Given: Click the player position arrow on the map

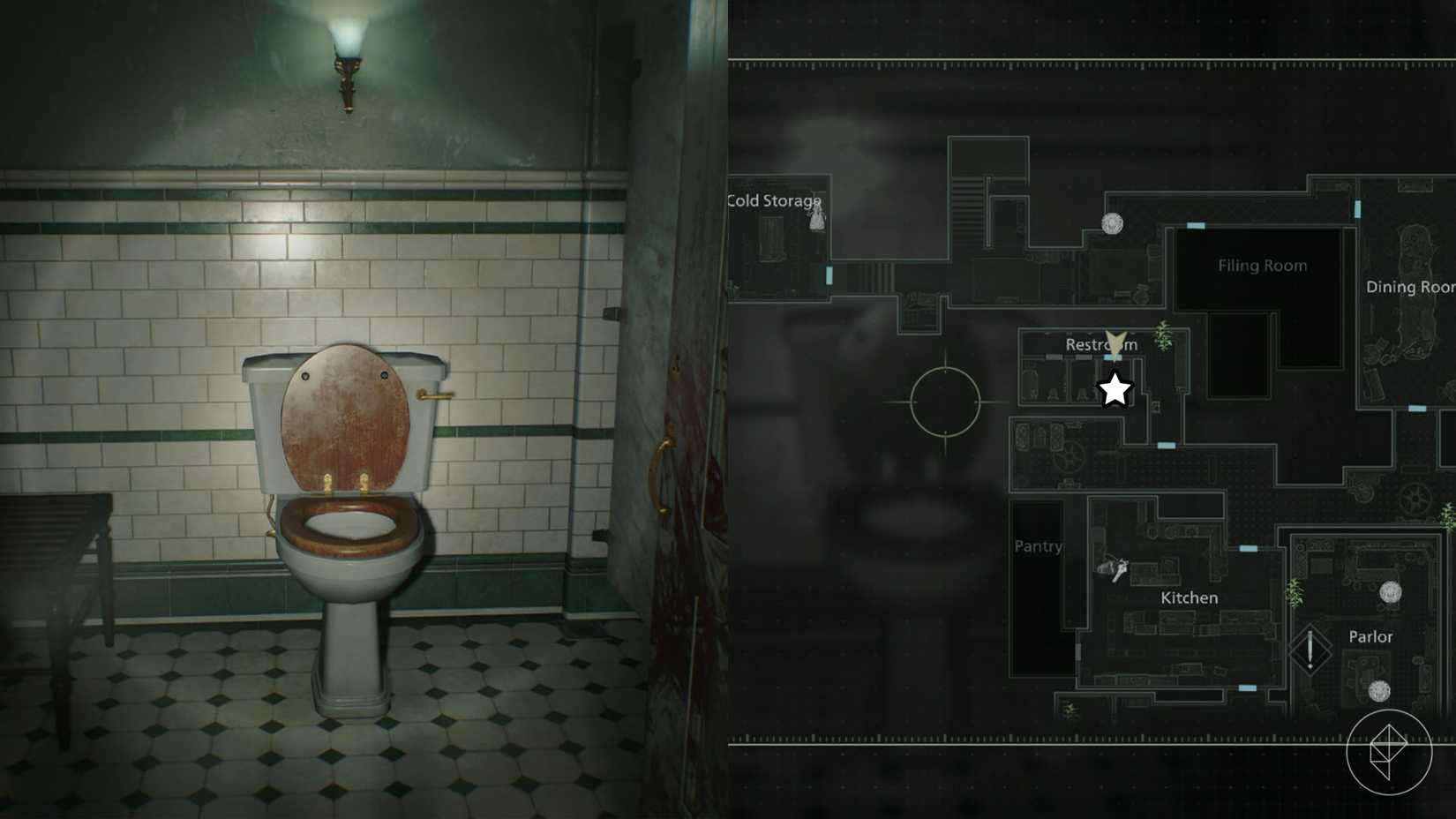Looking at the screenshot, I should click(x=1115, y=342).
